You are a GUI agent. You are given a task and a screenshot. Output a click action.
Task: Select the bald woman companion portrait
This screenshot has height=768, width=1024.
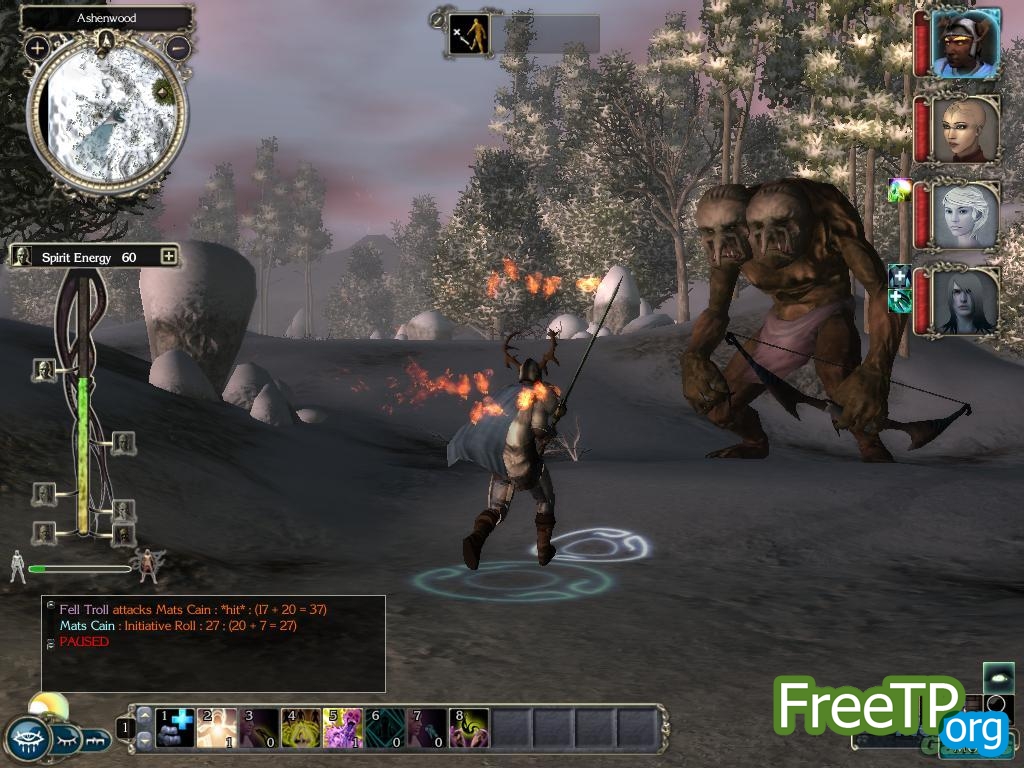(x=966, y=130)
